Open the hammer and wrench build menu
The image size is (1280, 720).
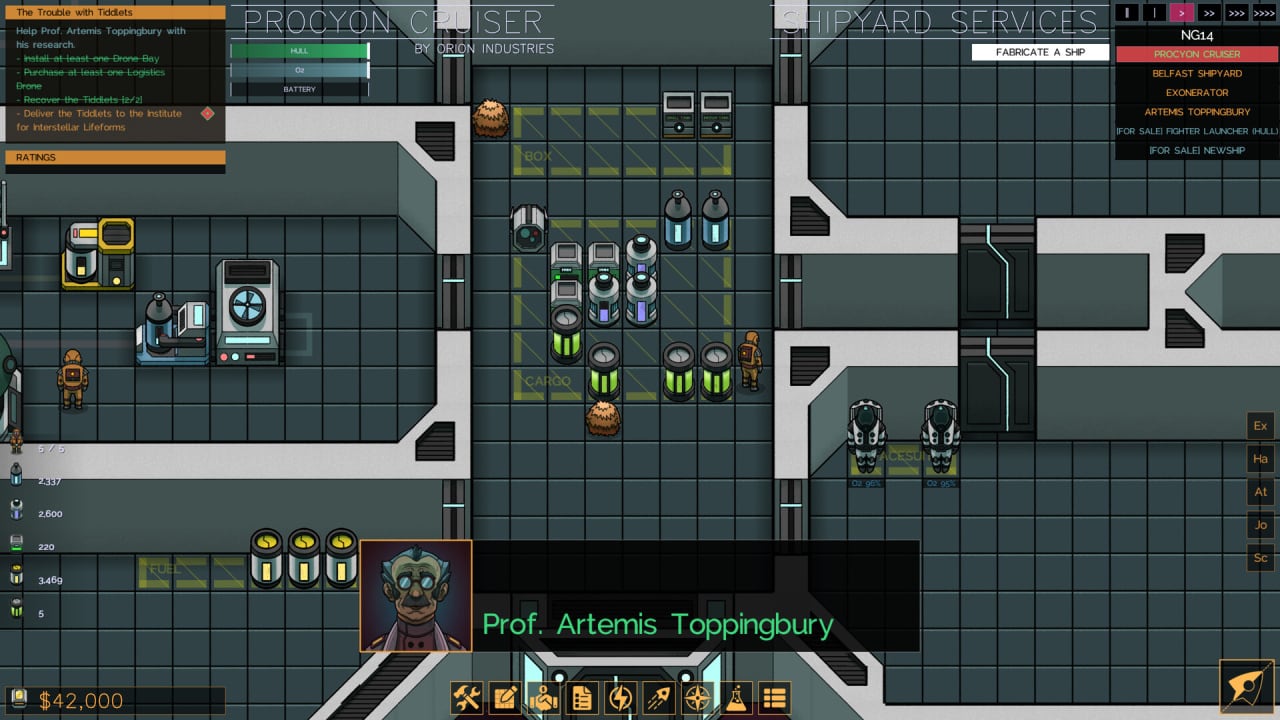click(467, 697)
